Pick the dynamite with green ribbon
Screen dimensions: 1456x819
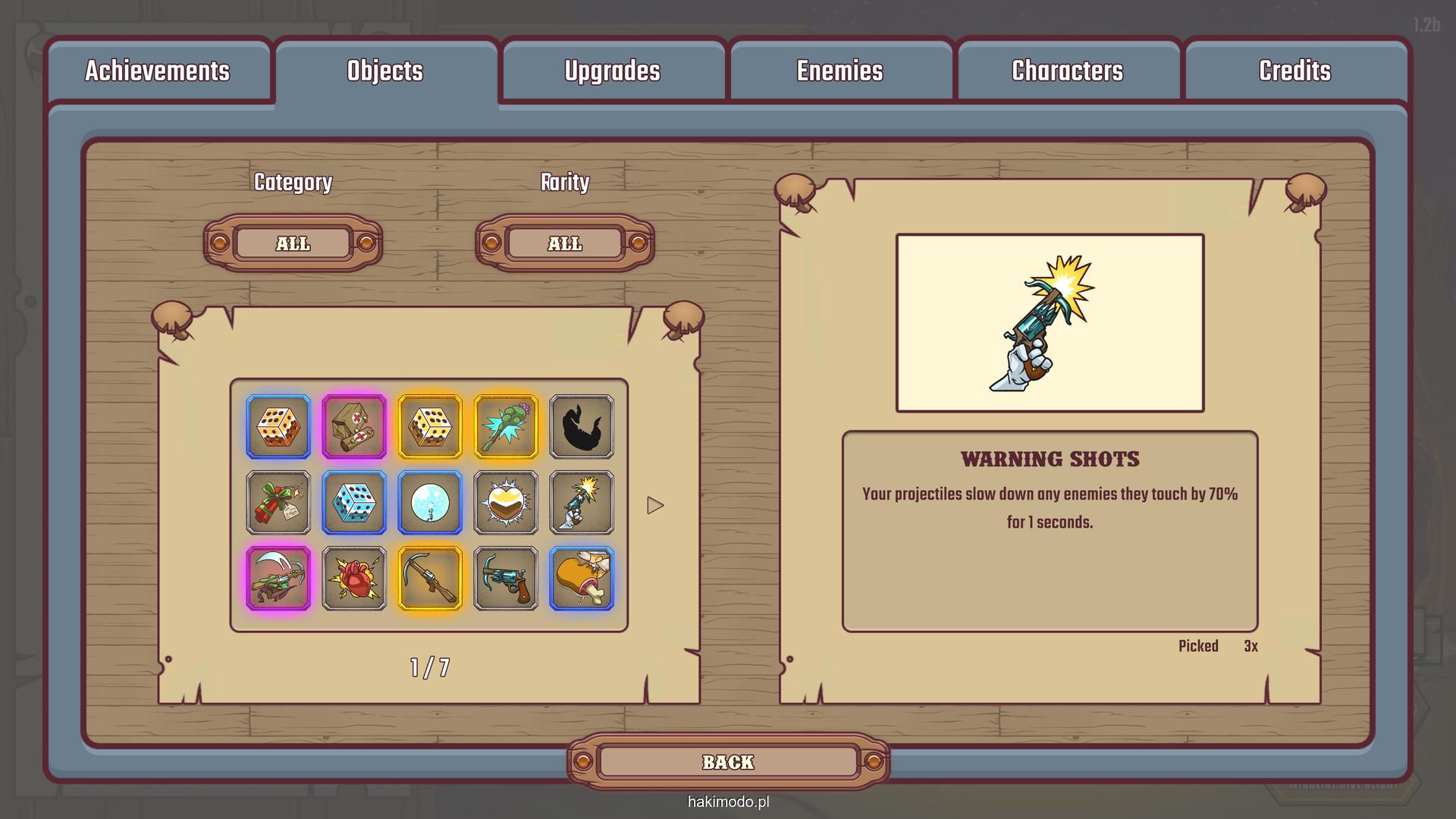tap(278, 503)
